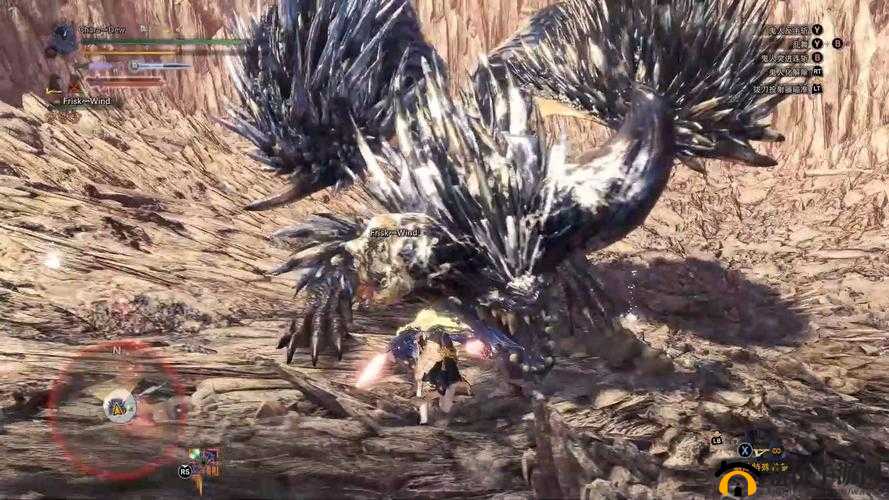This screenshot has height=500, width=889.
Task: Select the monster marker on the minimap
Action: click(119, 407)
